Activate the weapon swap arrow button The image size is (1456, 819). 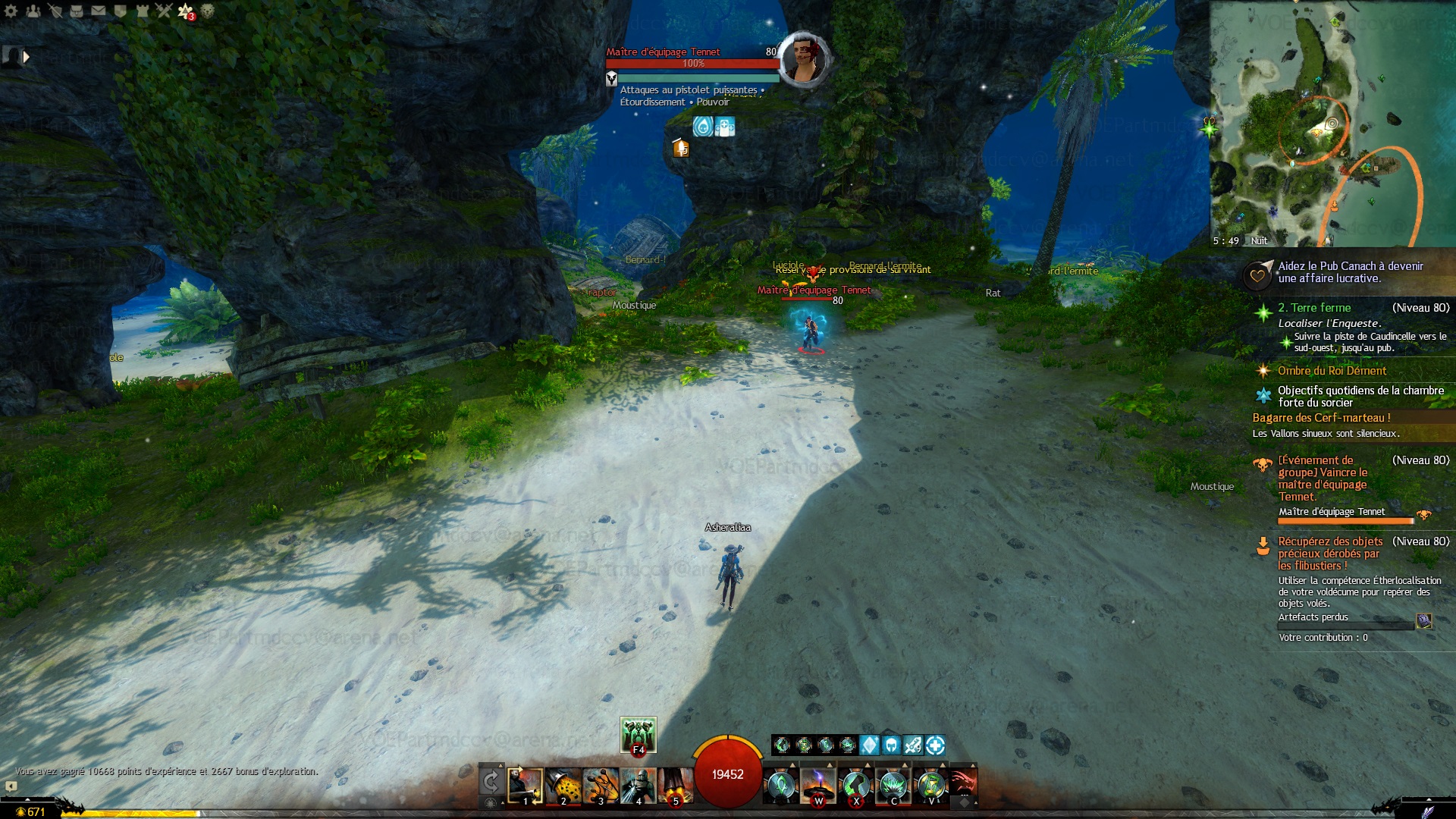[491, 782]
